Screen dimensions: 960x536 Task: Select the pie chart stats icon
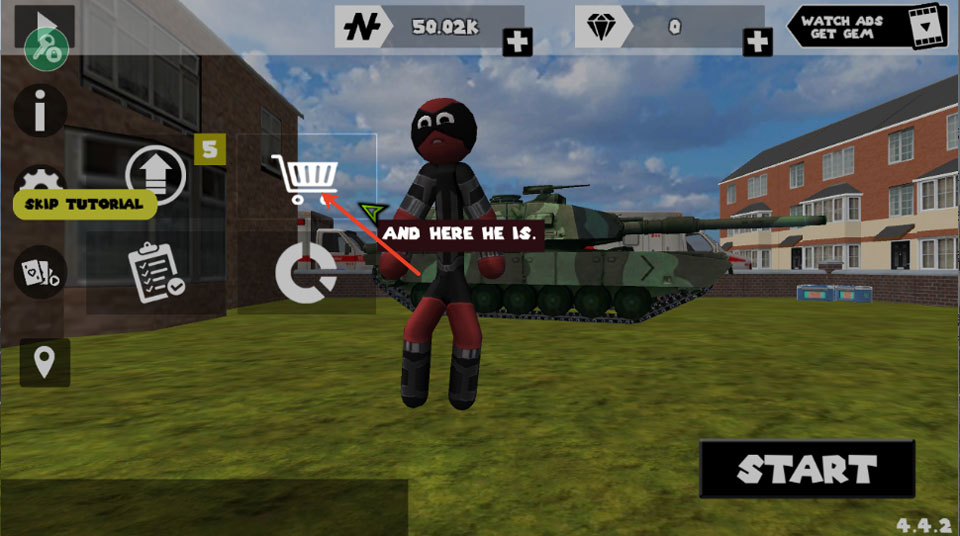pyautogui.click(x=305, y=271)
